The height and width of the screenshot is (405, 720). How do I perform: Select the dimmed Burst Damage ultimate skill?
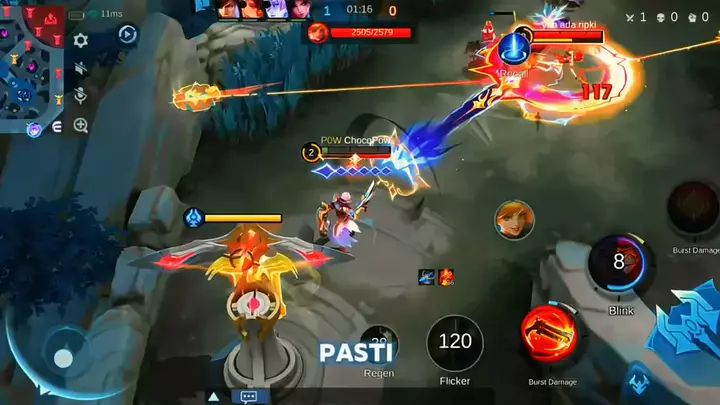point(693,208)
